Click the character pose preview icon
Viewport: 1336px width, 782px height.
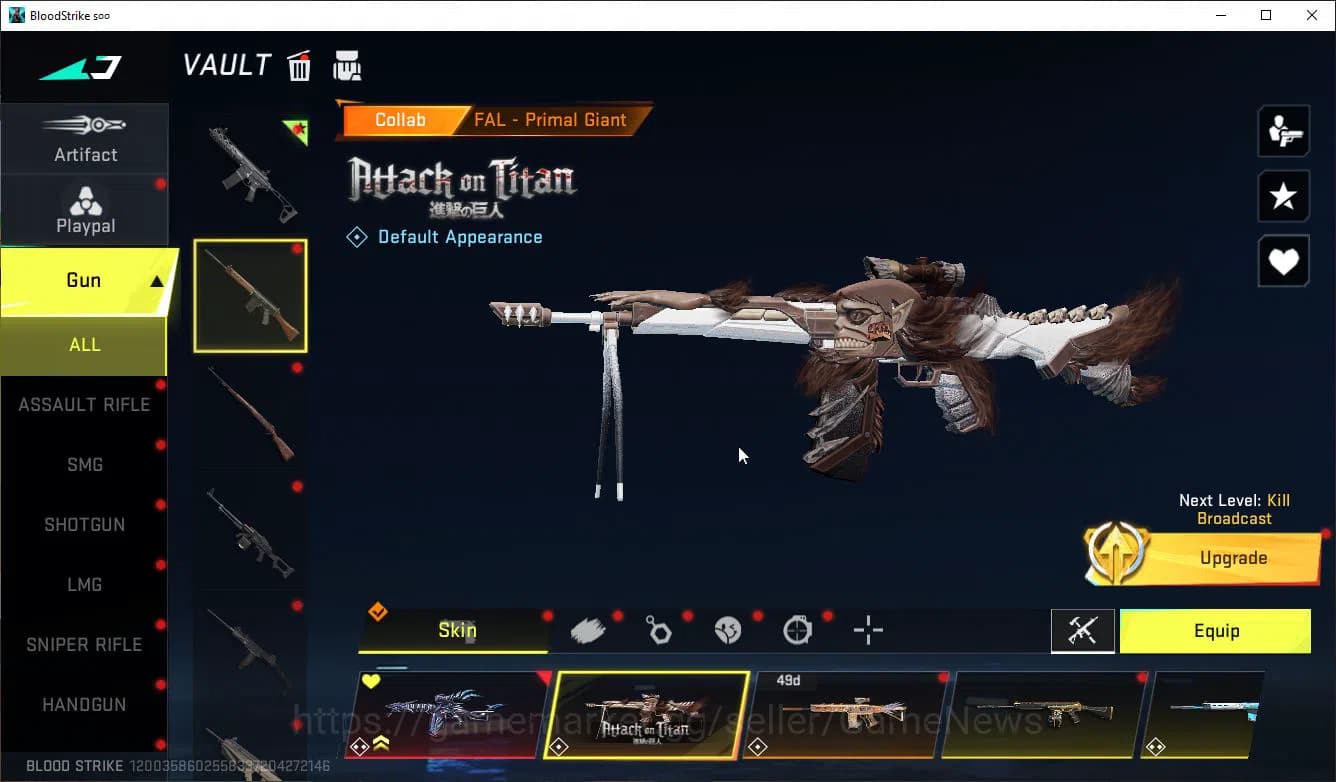(1283, 130)
